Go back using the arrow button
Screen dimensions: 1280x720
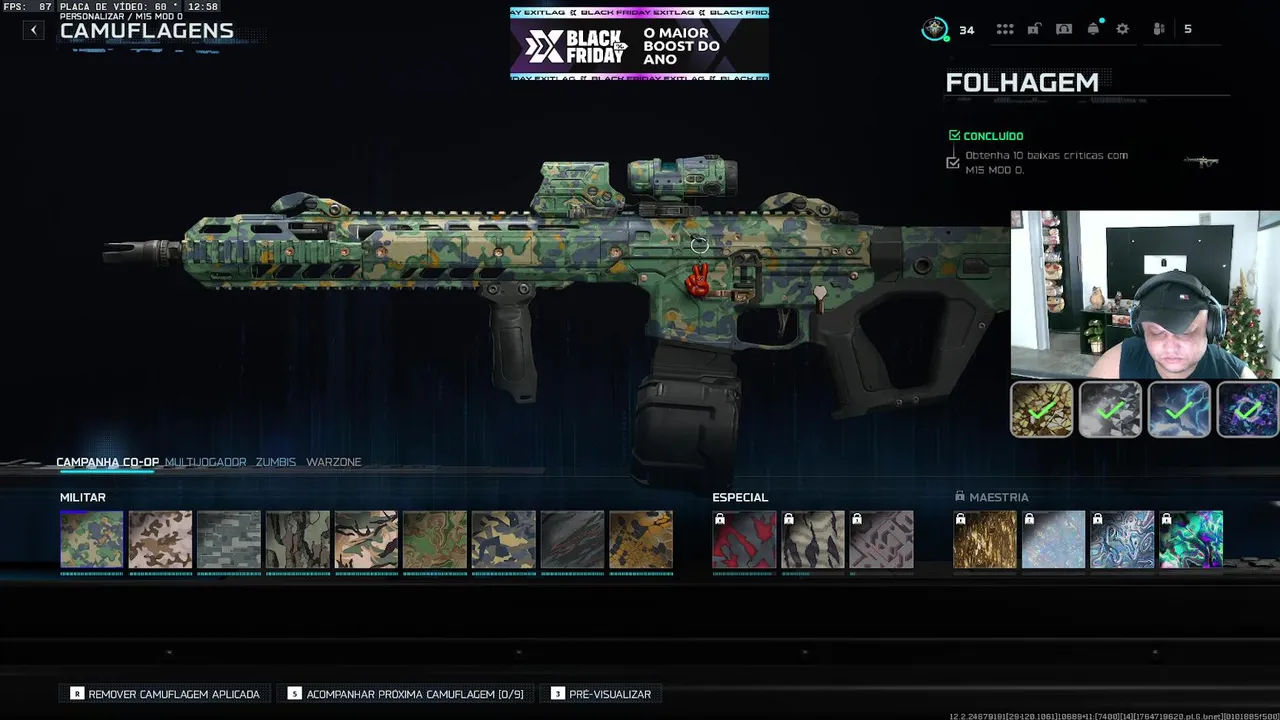(34, 30)
